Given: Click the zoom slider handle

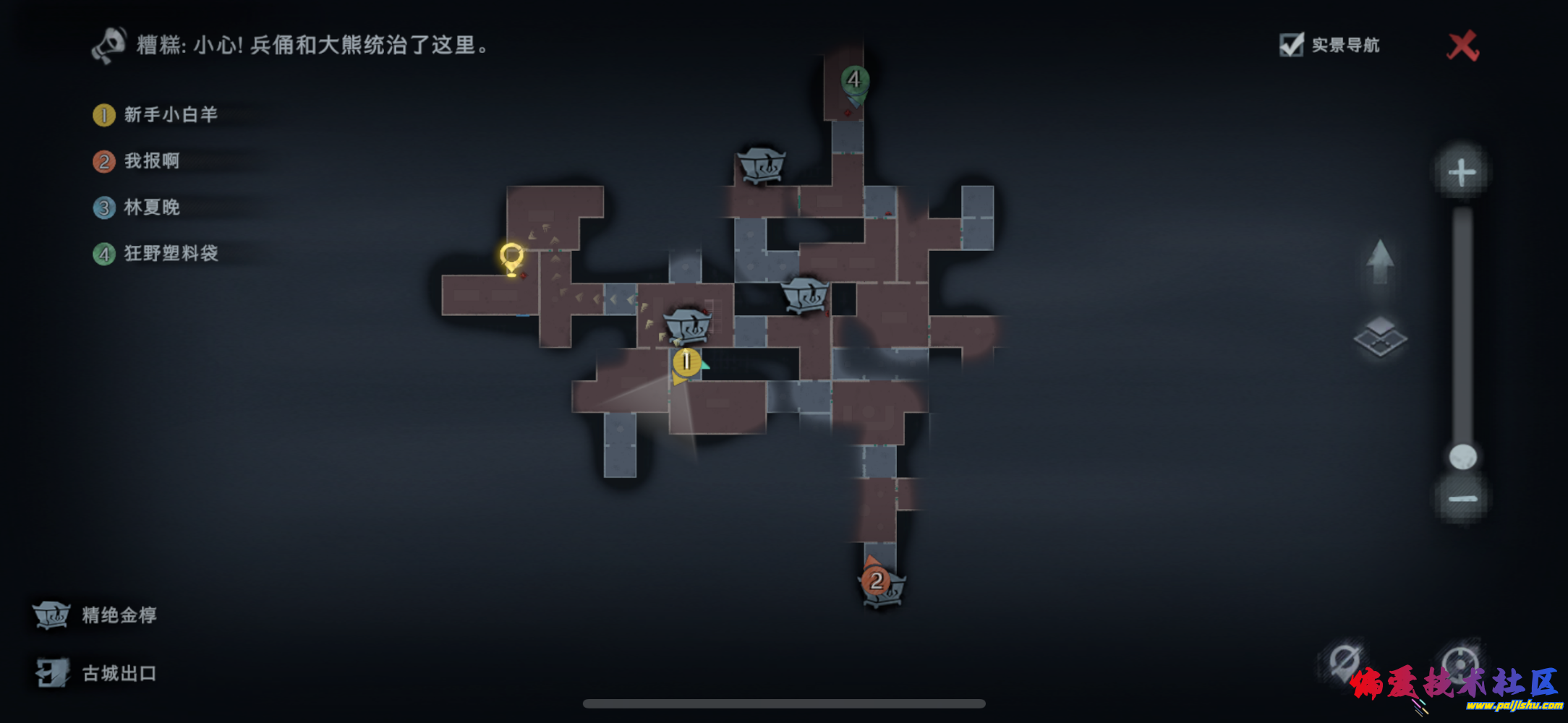Looking at the screenshot, I should (1462, 457).
